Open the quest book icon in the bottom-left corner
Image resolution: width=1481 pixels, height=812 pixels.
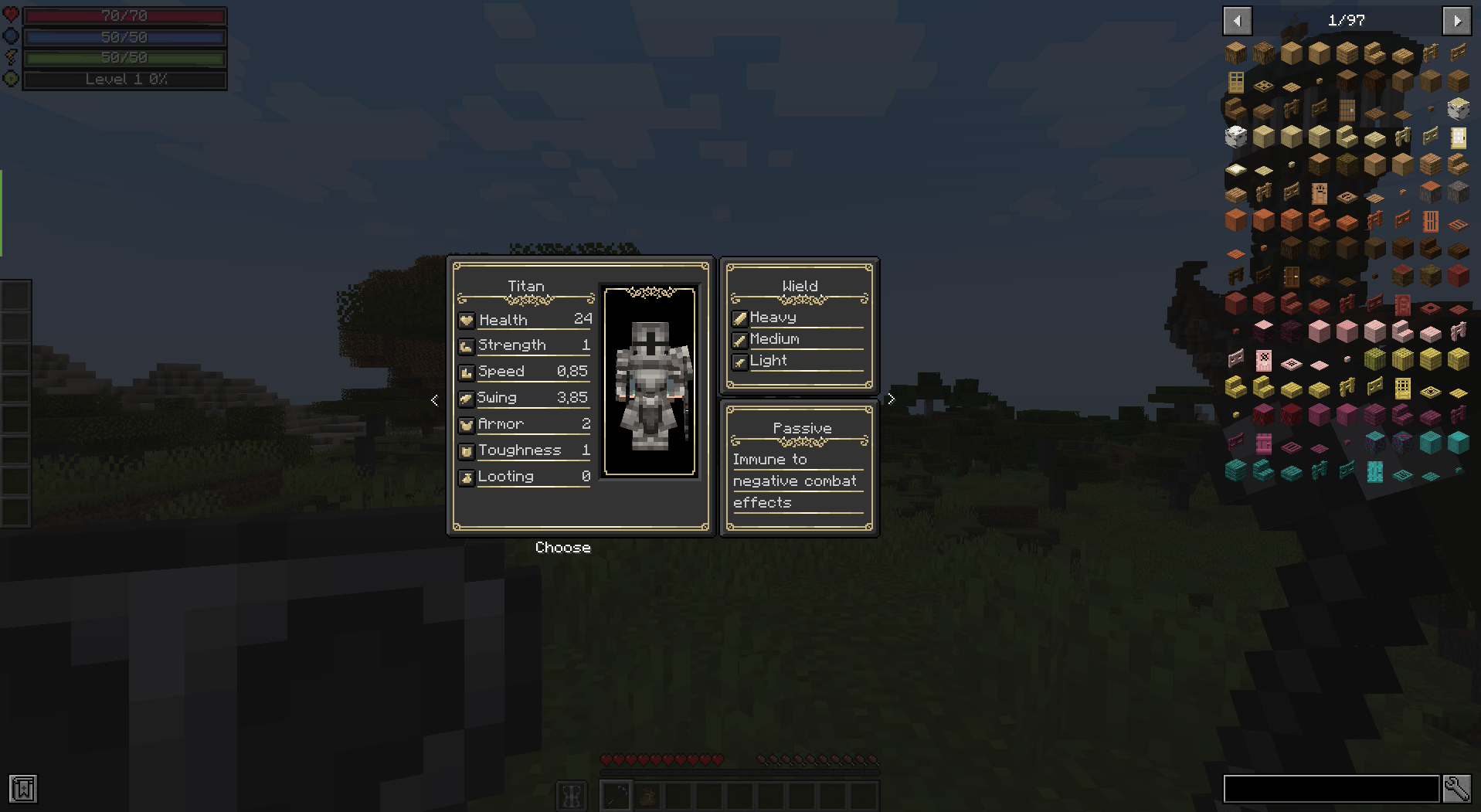[x=24, y=790]
